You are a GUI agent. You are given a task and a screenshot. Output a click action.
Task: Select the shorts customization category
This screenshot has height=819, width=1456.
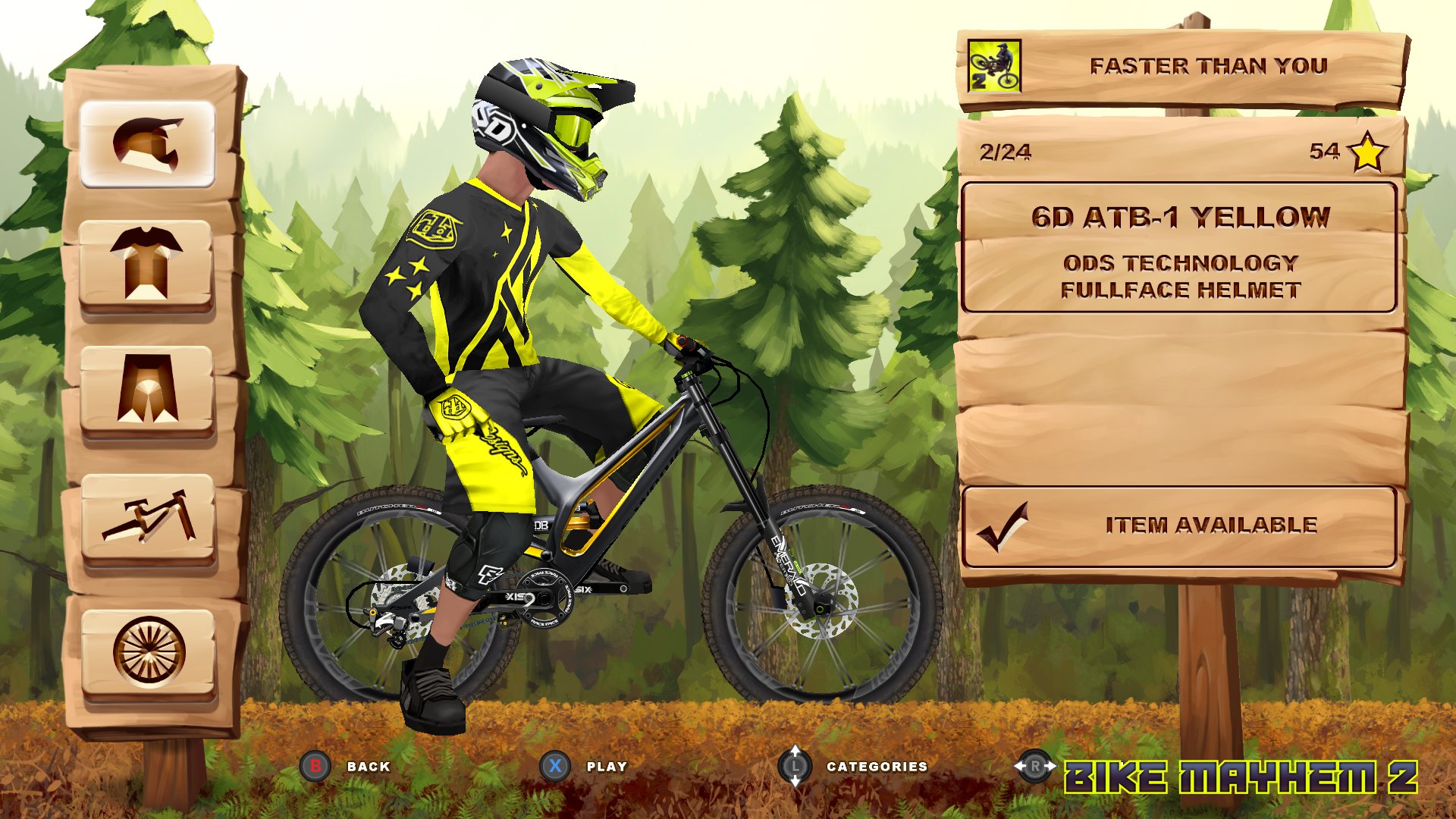(144, 390)
